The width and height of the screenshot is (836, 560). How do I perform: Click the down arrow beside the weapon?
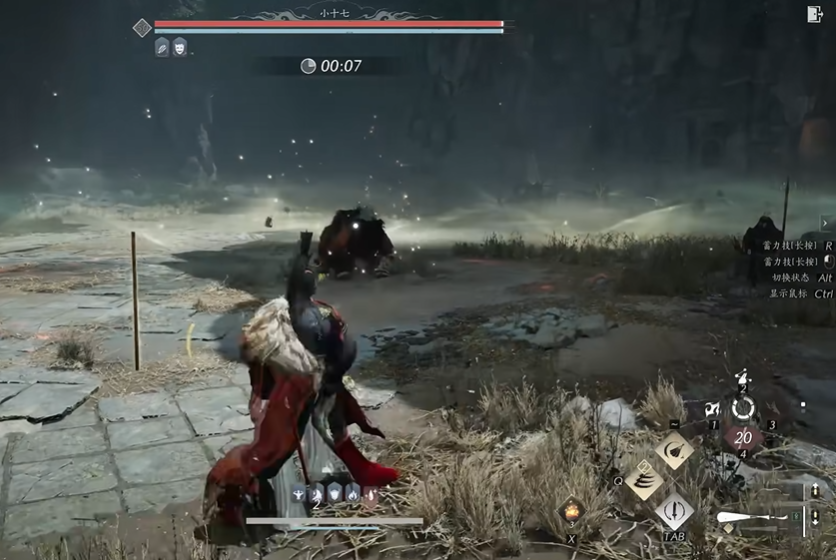pos(815,518)
